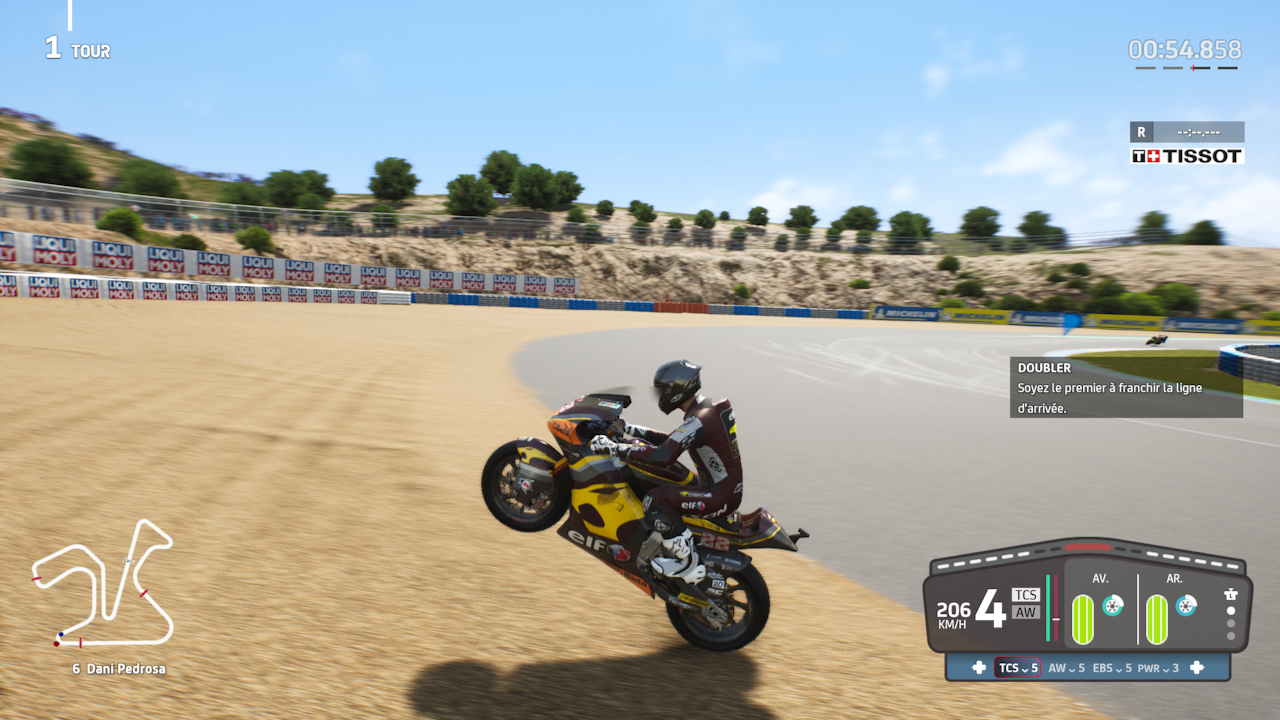Choose the AW 5 anti-wheelie setting
This screenshot has width=1280, height=720.
[x=1066, y=668]
